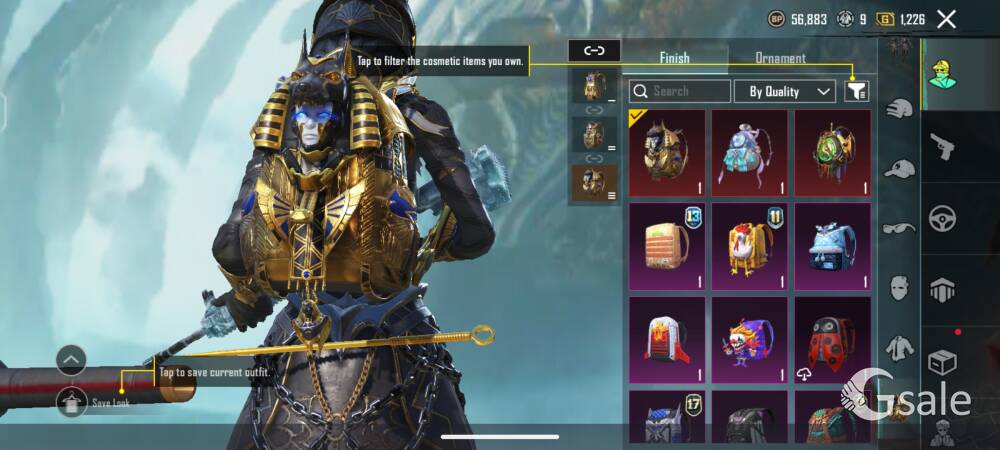Choose the teal backpack with pink bow
Screen dimensions: 1000x450
coord(749,153)
